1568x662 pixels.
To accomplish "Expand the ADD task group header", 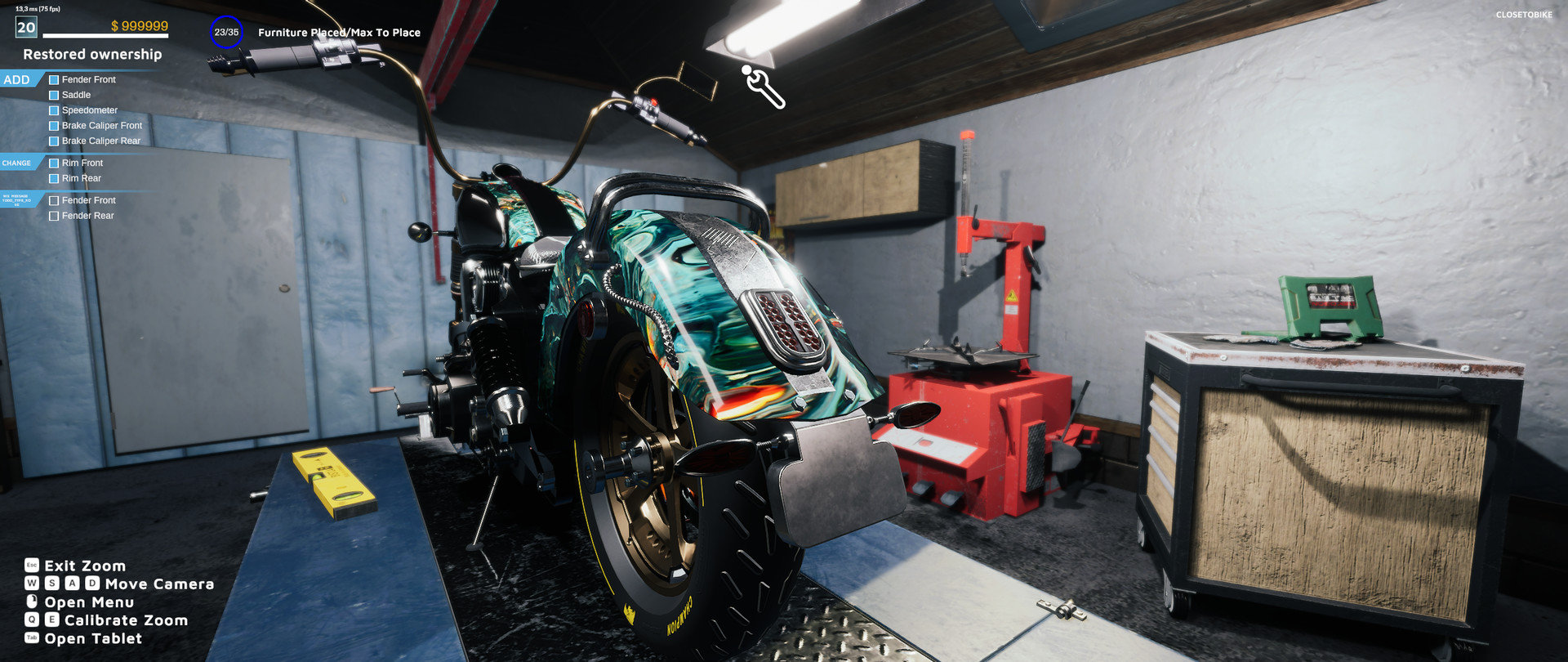I will [x=16, y=79].
